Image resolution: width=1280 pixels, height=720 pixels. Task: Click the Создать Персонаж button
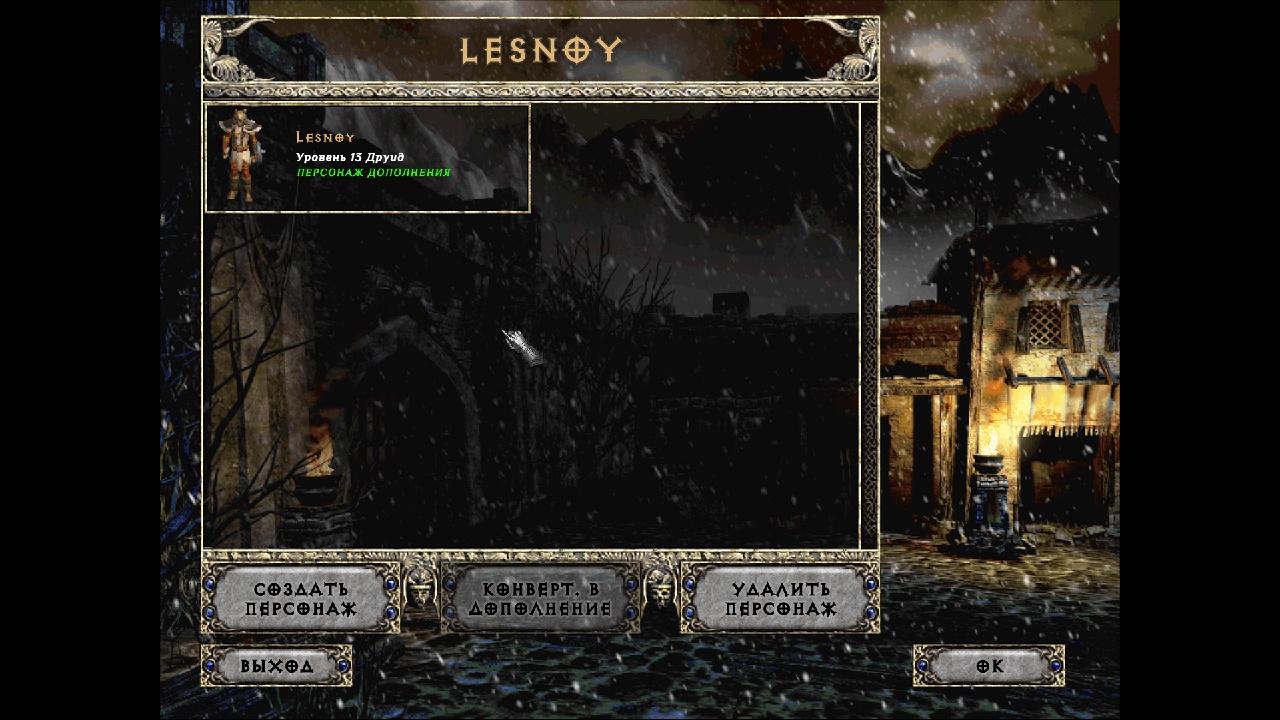[300, 599]
